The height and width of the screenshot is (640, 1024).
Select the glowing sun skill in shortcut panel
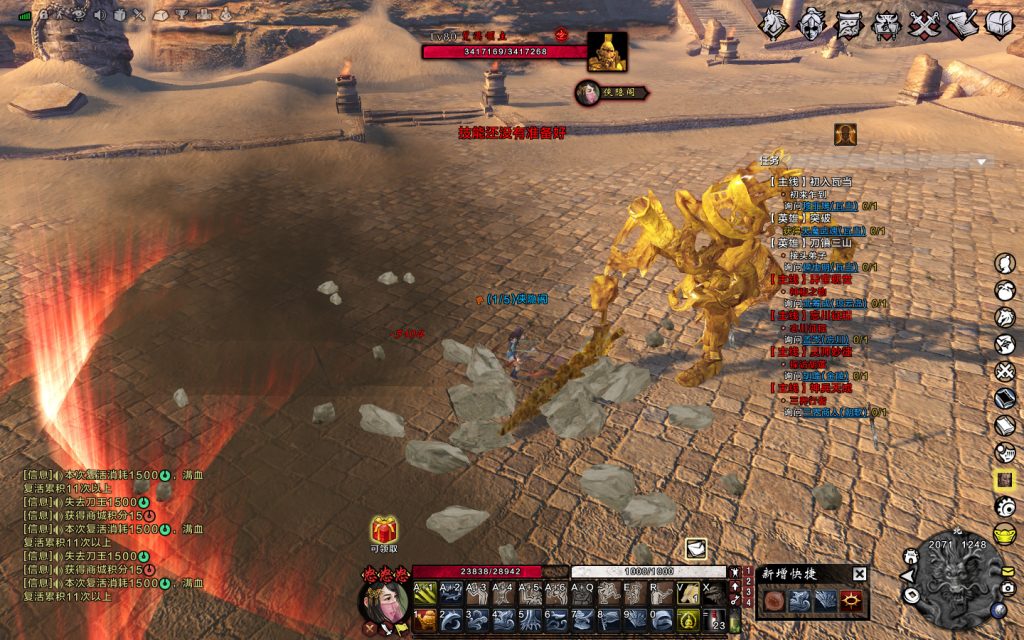coord(853,601)
